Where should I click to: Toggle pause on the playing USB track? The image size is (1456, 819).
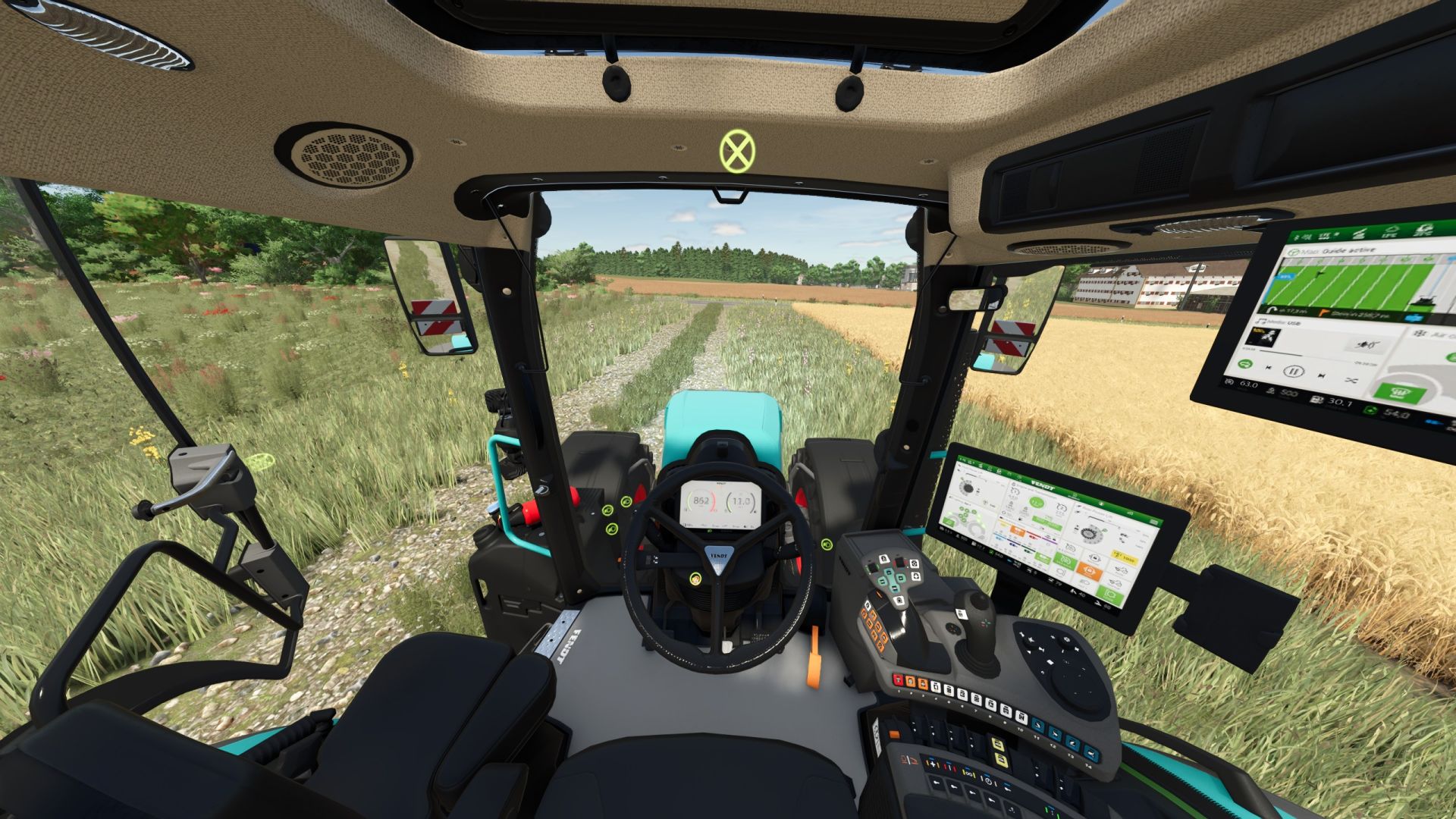point(1294,372)
